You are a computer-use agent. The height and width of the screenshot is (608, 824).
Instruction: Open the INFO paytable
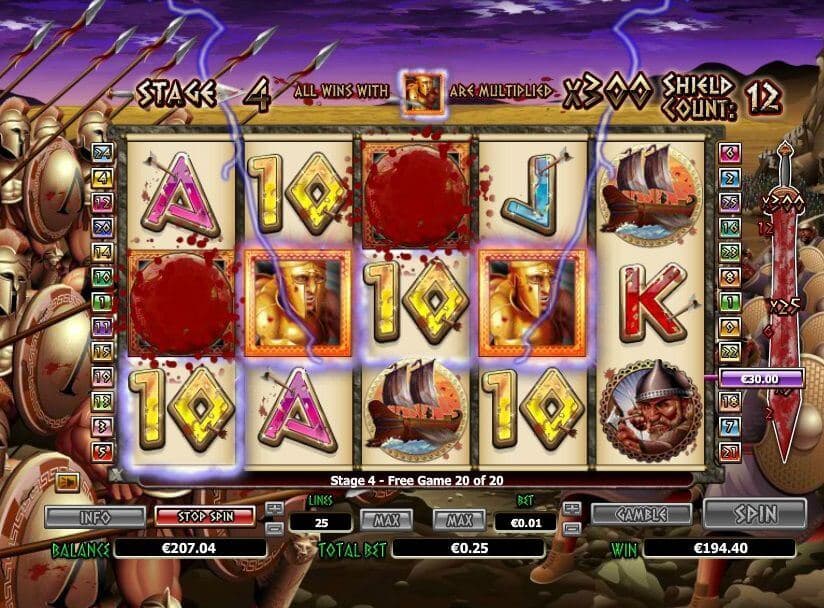point(95,517)
